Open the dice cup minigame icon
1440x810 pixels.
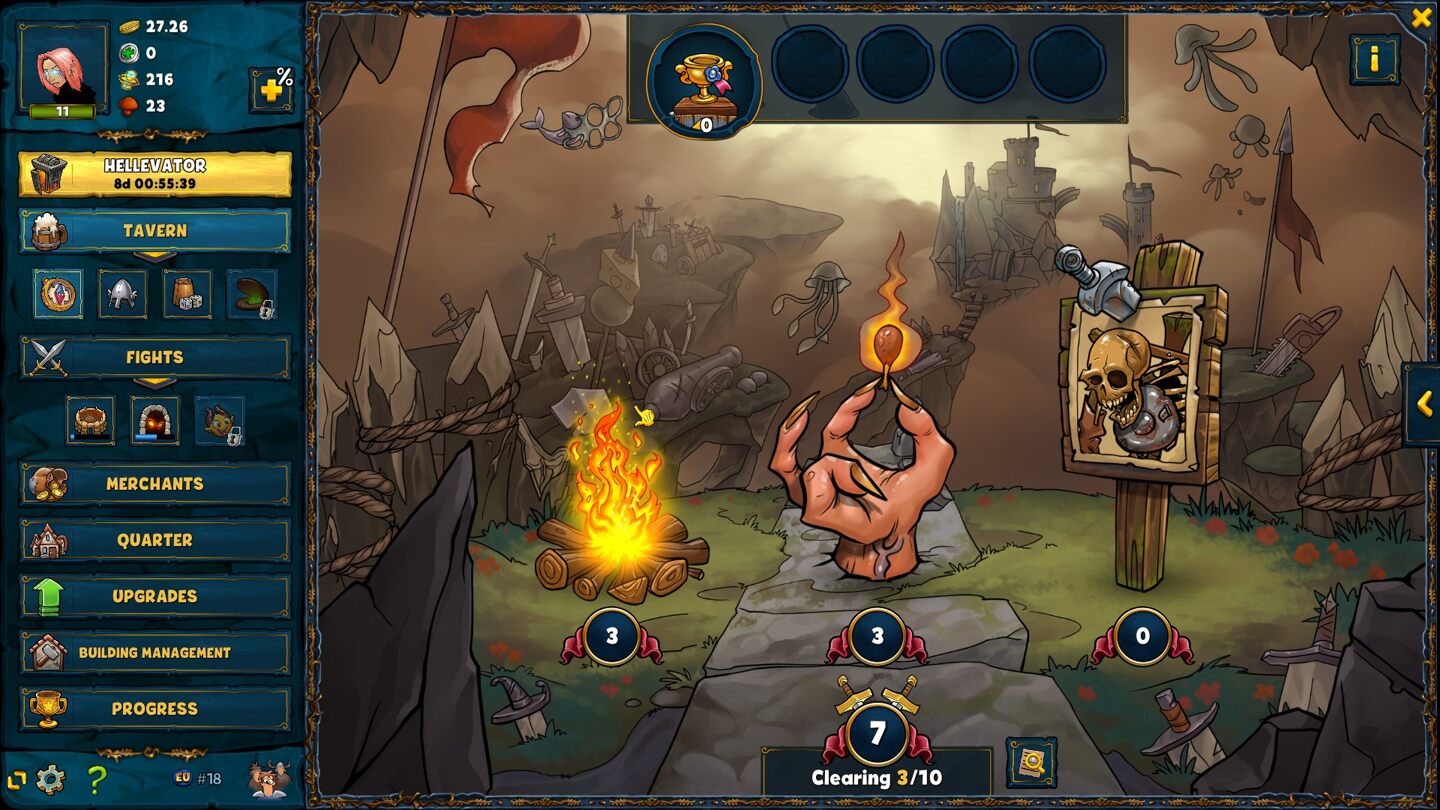coord(187,294)
